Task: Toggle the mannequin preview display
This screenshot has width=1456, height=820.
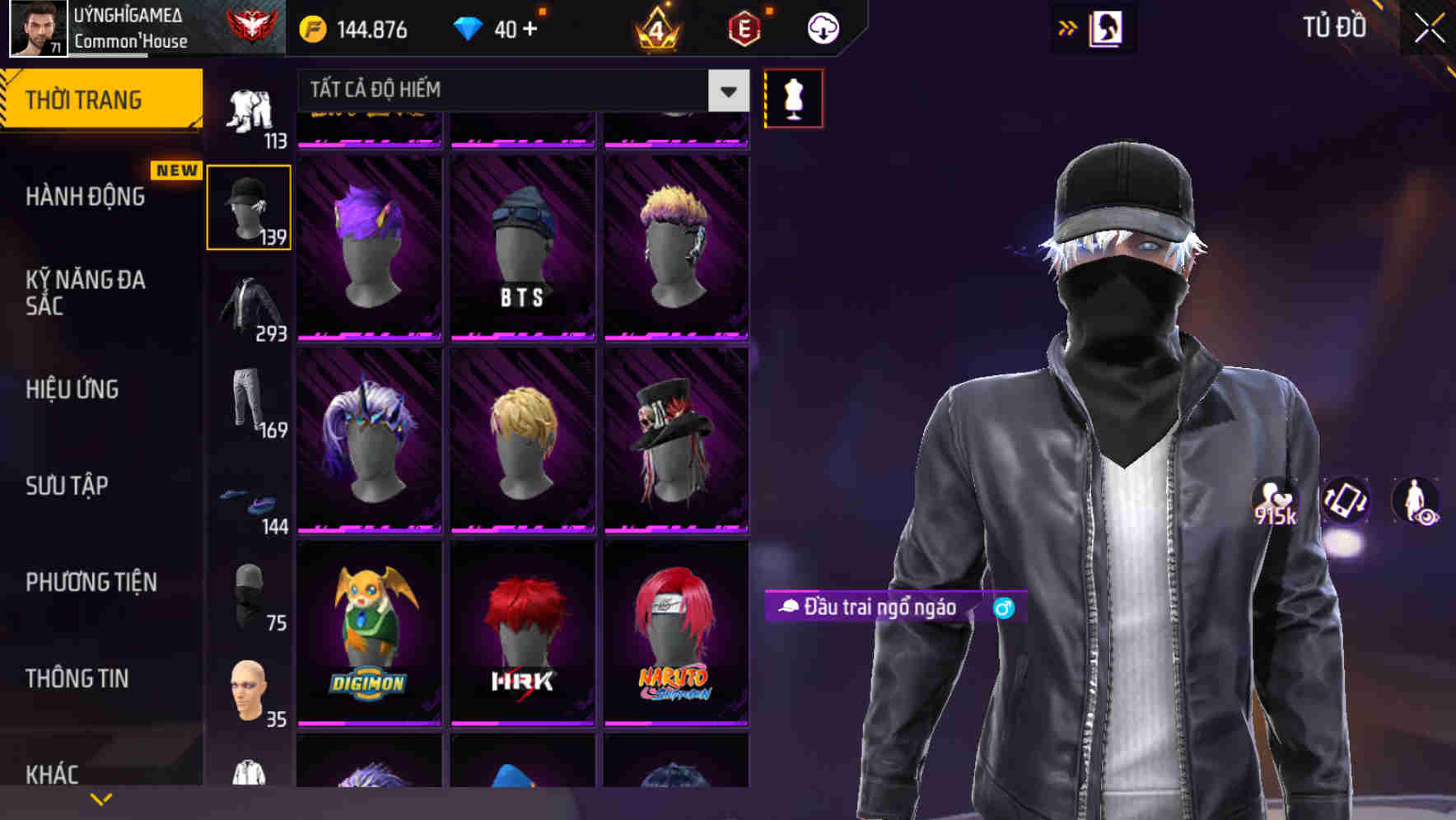Action: 793,97
